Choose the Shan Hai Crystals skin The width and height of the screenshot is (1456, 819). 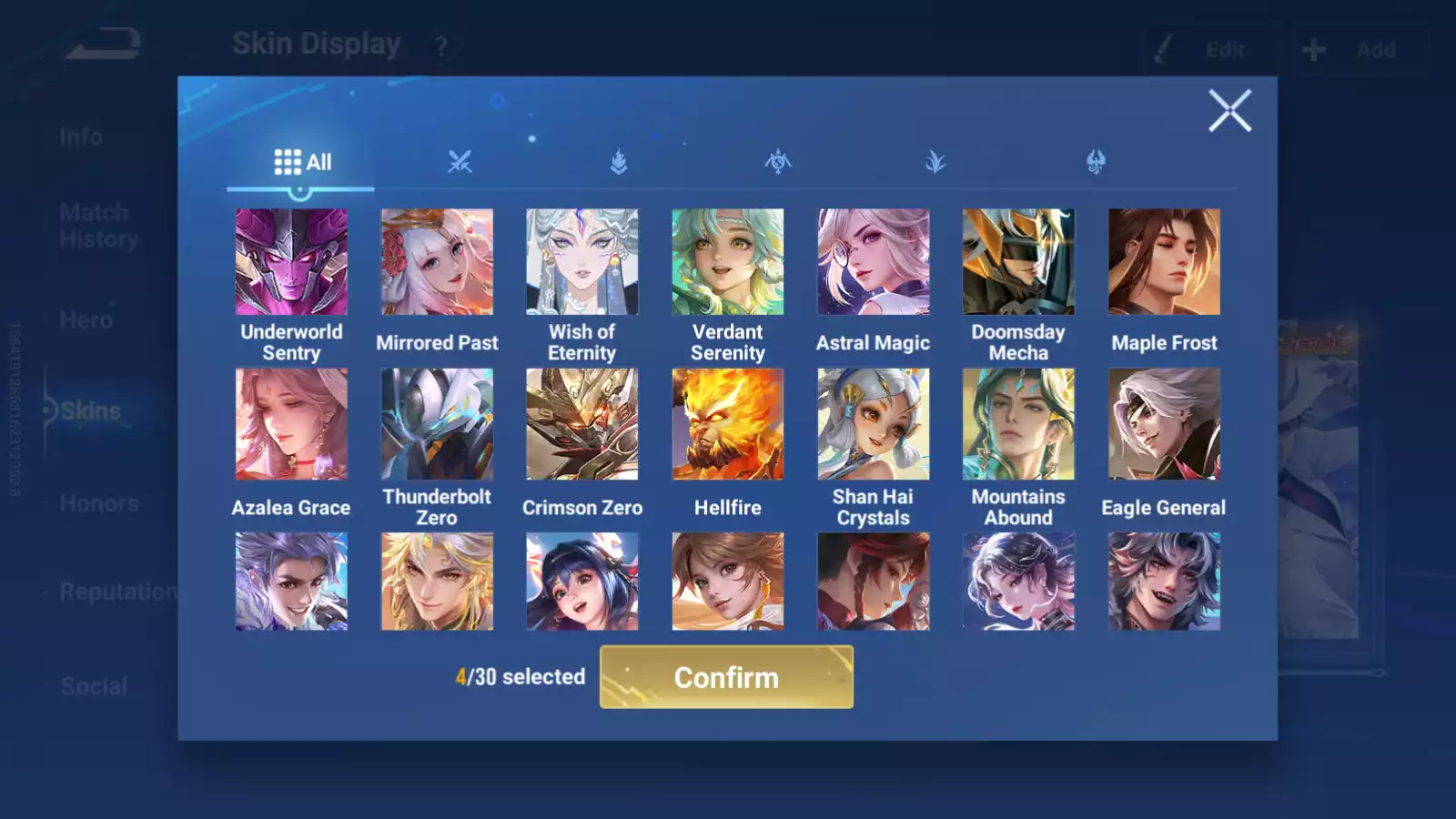coord(874,424)
